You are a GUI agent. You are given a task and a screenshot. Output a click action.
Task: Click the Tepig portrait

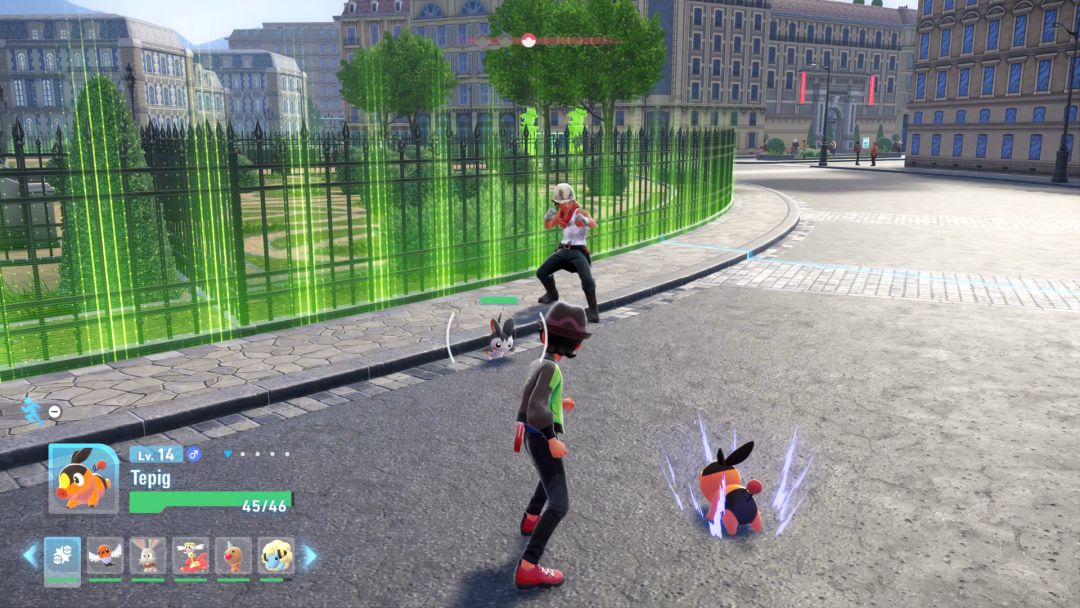point(83,478)
